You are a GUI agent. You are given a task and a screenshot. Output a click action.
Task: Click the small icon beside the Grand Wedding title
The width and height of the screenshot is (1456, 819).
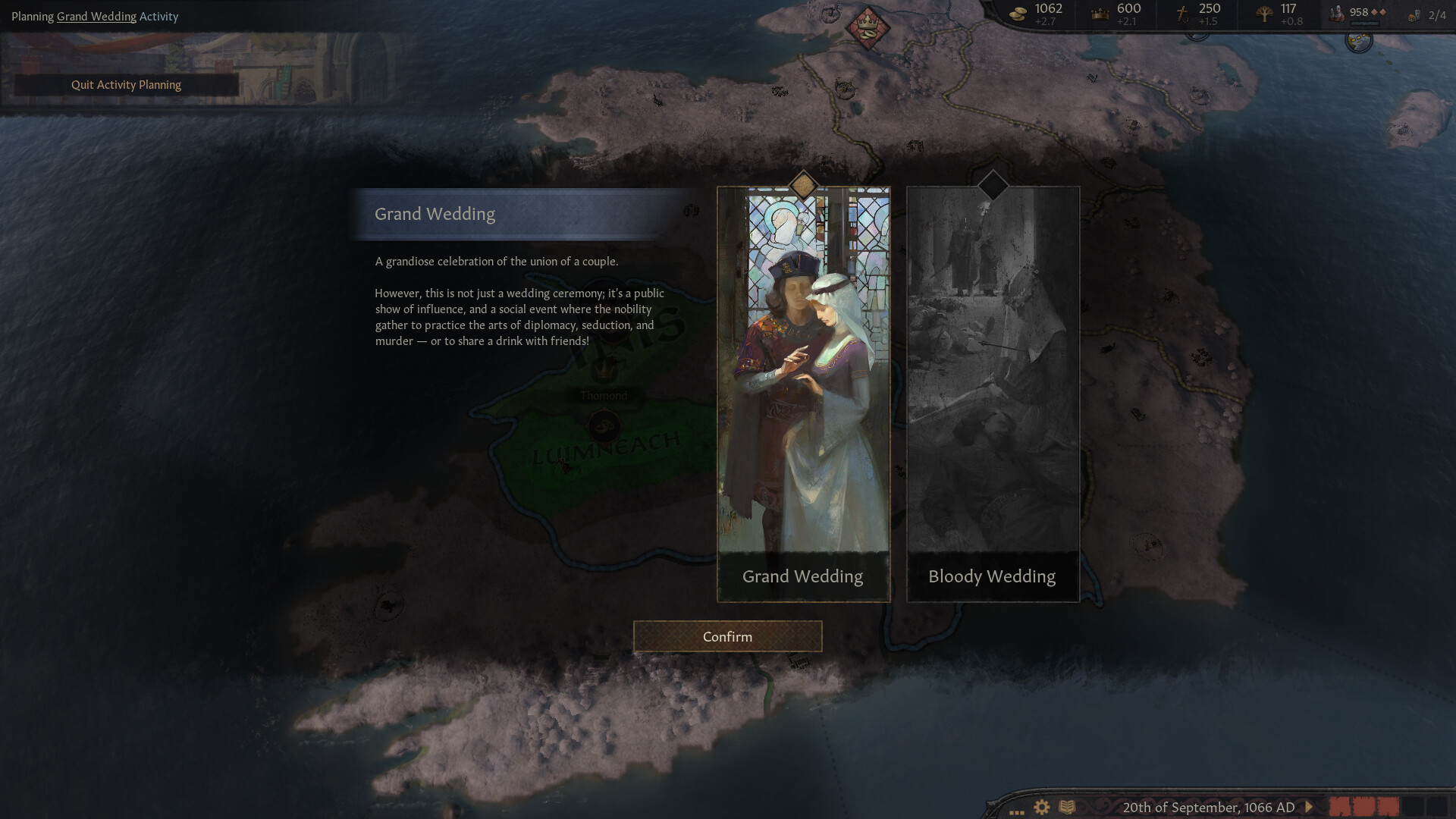(x=691, y=210)
